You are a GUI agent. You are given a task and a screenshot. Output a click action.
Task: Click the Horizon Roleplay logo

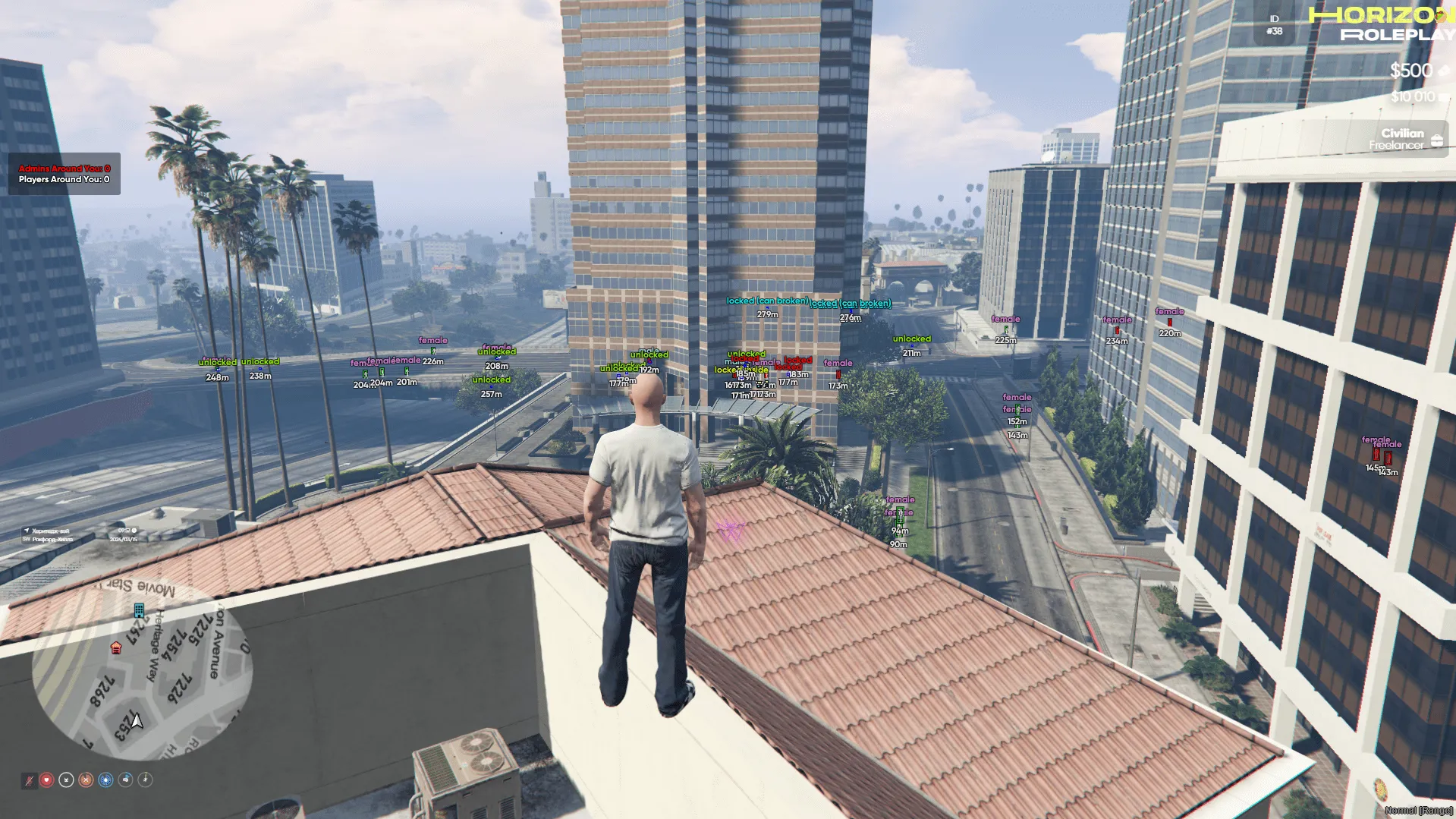click(1382, 24)
